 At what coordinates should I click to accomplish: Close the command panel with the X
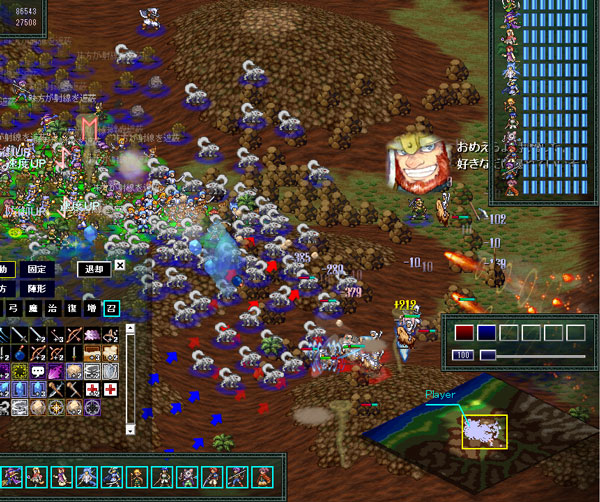pyautogui.click(x=120, y=266)
